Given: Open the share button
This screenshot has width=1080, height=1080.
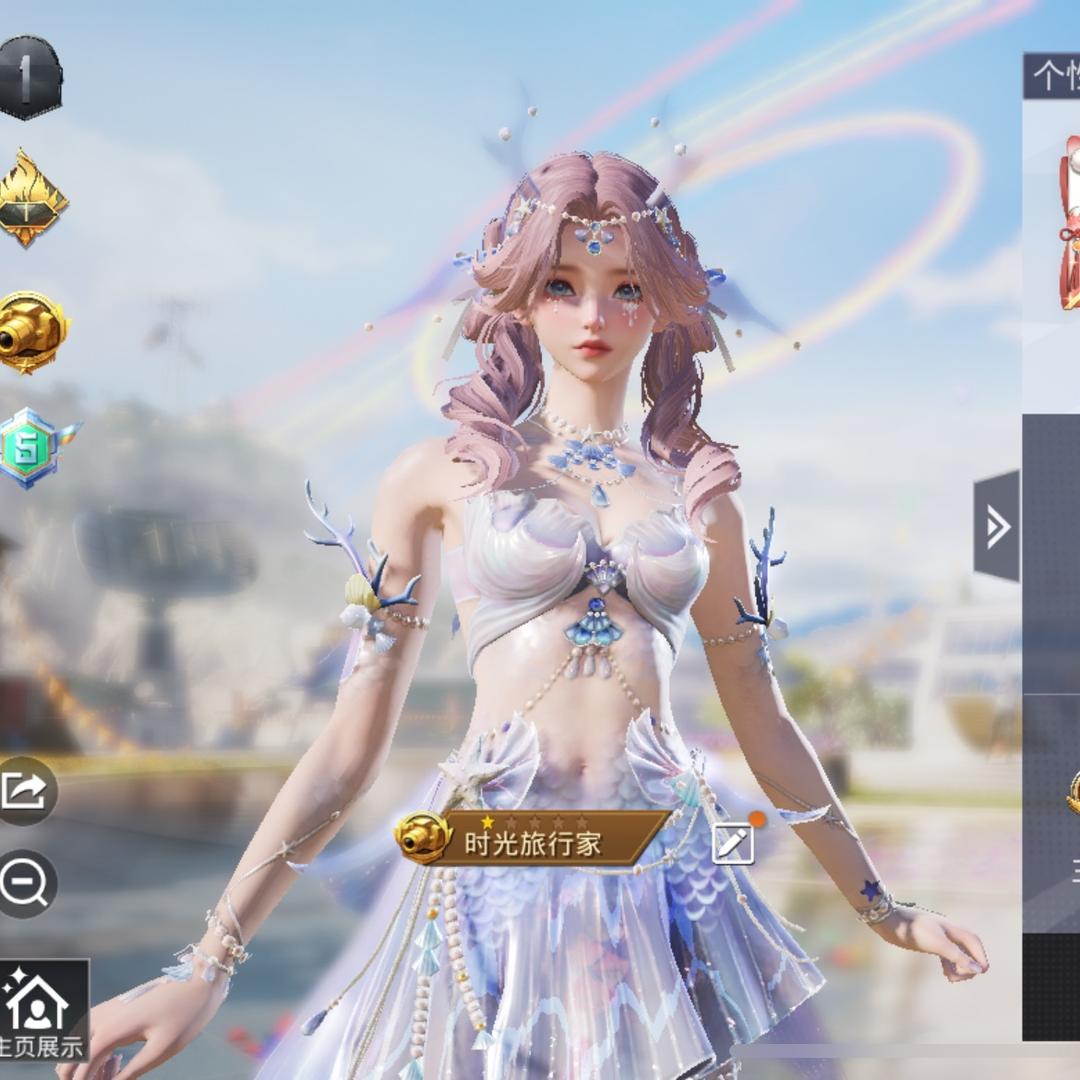Looking at the screenshot, I should click(x=26, y=791).
